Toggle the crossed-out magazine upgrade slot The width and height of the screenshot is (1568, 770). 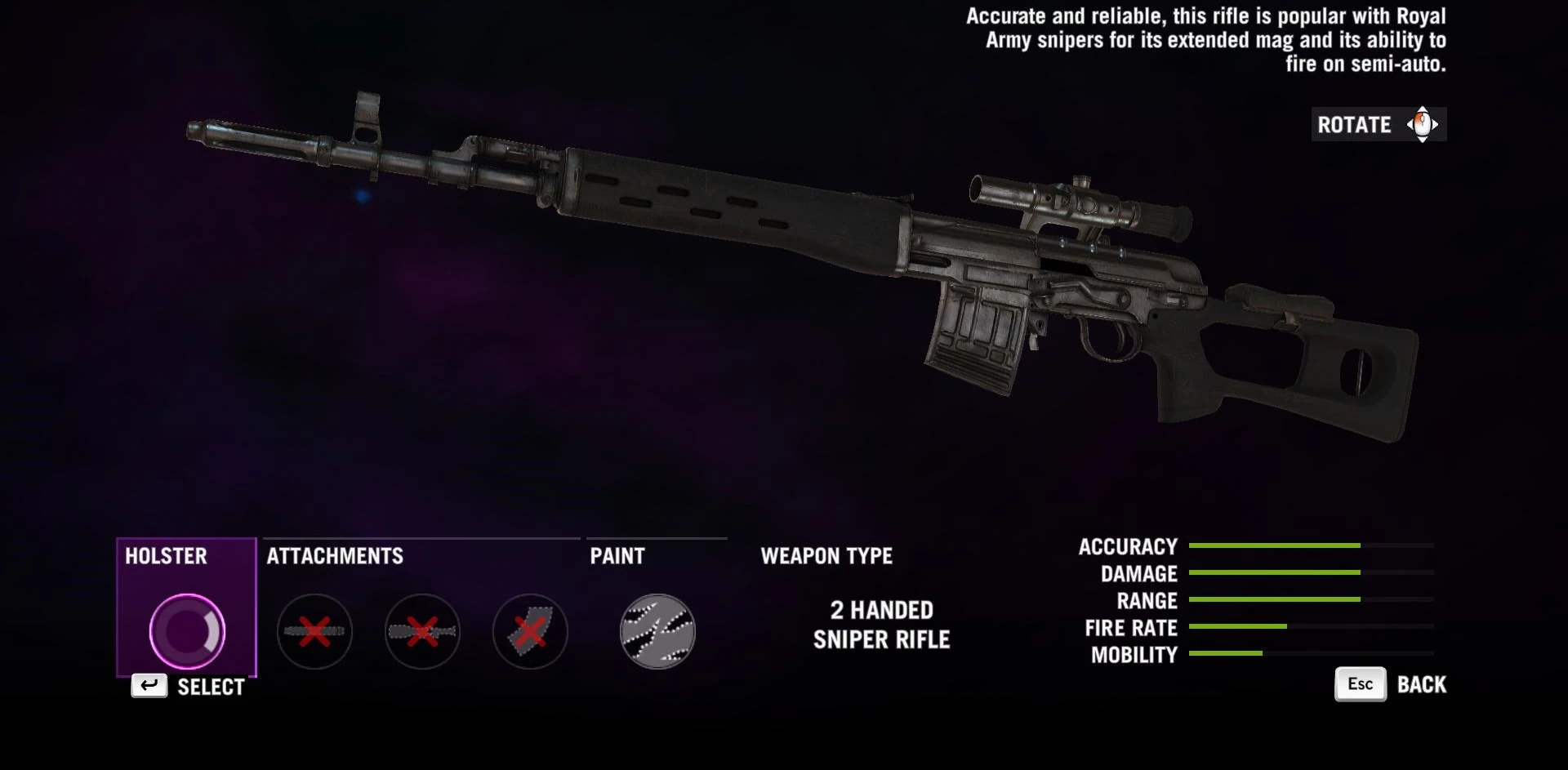click(x=530, y=631)
